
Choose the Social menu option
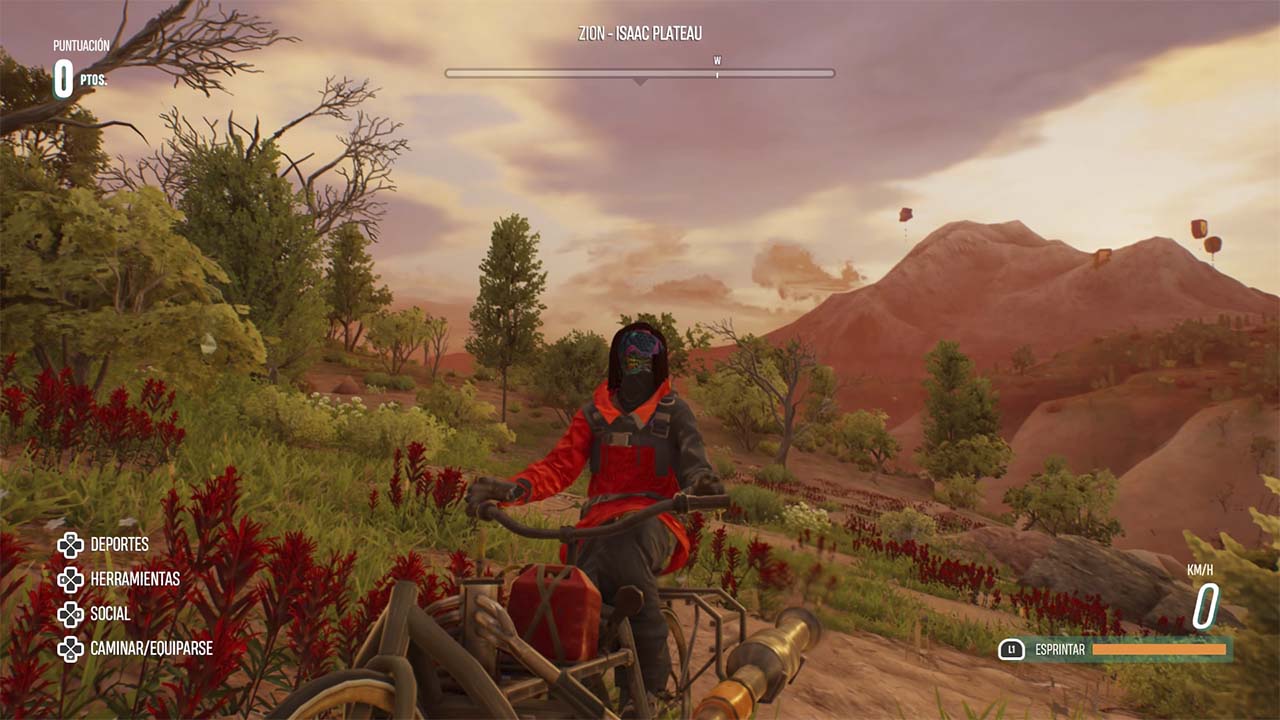(x=110, y=614)
